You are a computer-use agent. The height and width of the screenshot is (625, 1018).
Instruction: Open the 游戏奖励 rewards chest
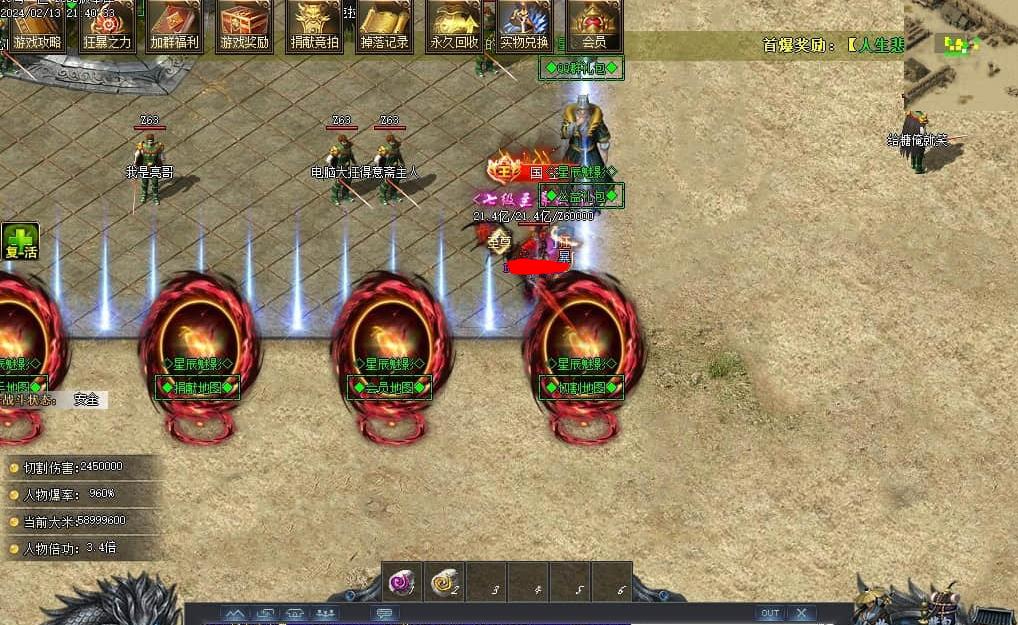tap(245, 26)
